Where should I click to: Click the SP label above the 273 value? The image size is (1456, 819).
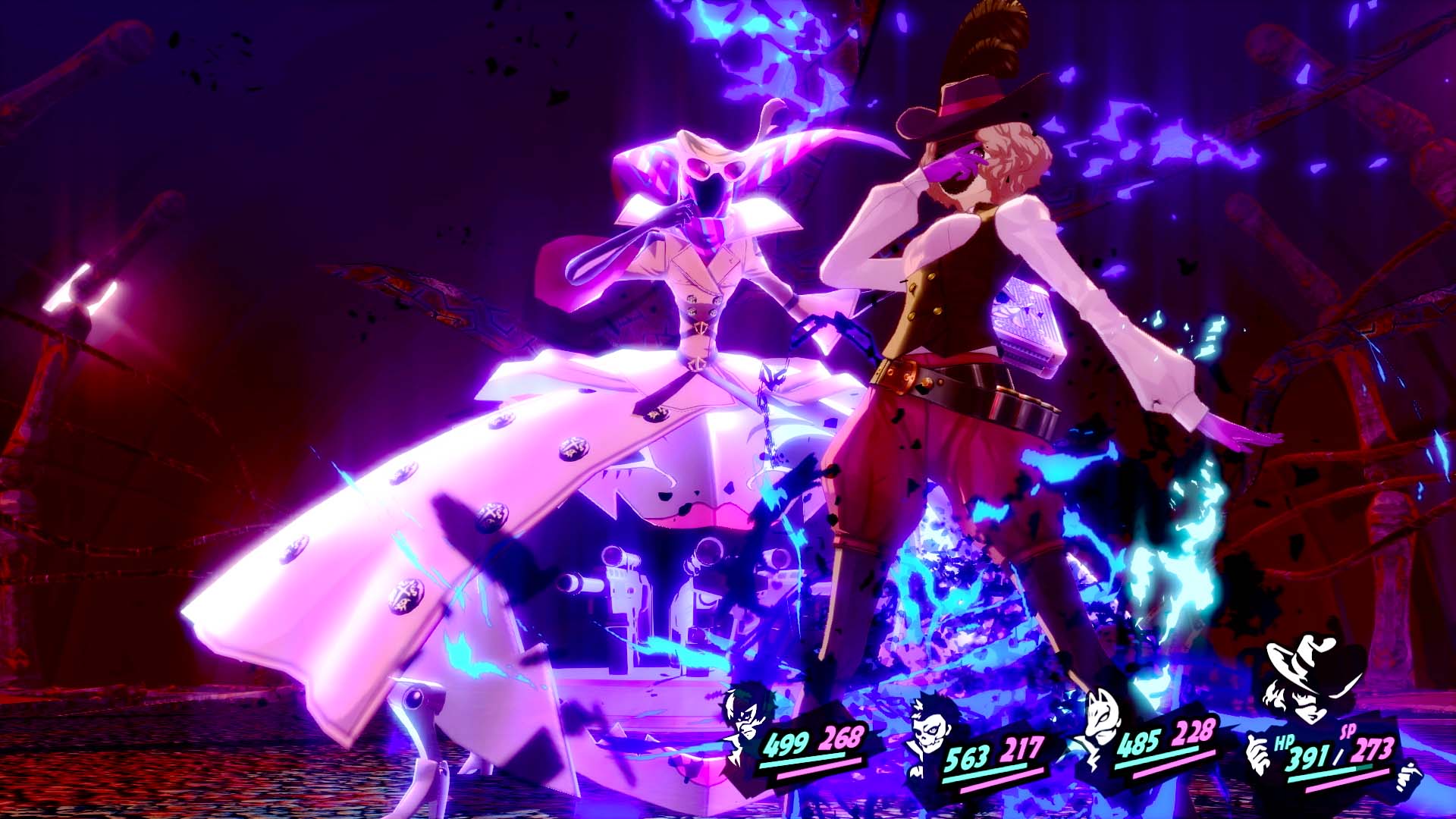[x=1347, y=733]
